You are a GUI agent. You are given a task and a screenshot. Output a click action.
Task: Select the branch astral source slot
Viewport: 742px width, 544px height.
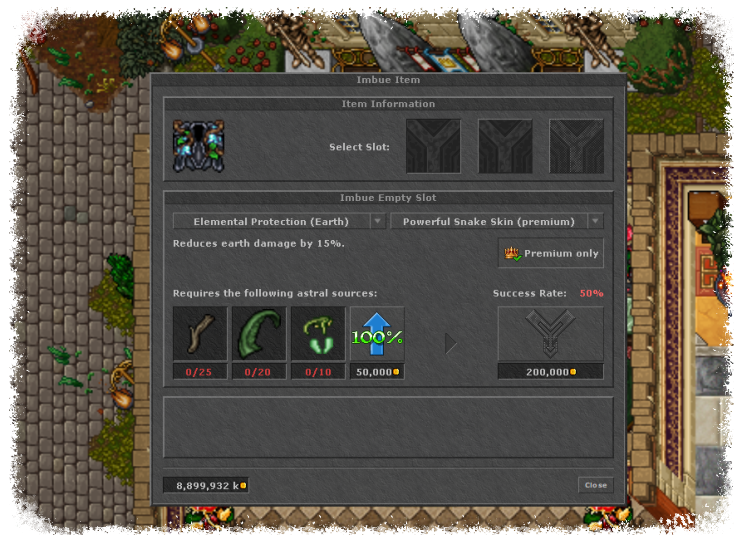[x=200, y=334]
